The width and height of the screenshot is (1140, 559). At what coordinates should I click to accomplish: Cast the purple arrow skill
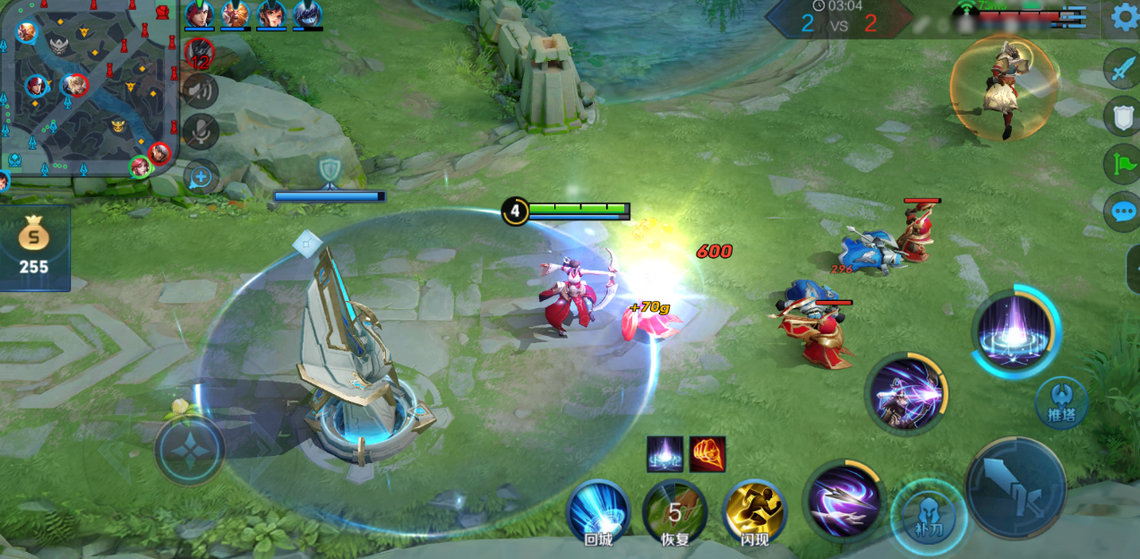click(842, 498)
